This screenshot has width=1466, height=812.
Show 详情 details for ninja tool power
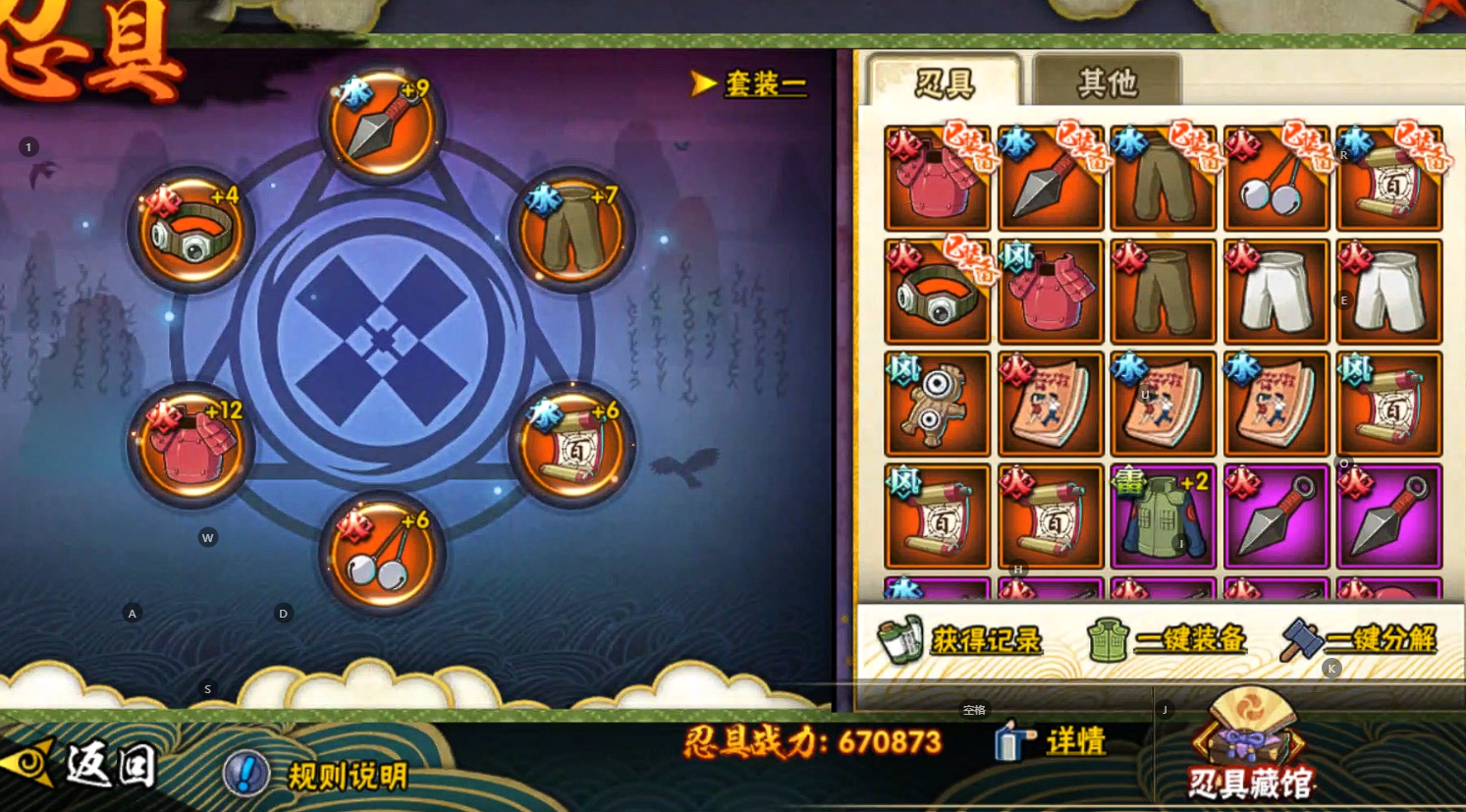(1051, 741)
